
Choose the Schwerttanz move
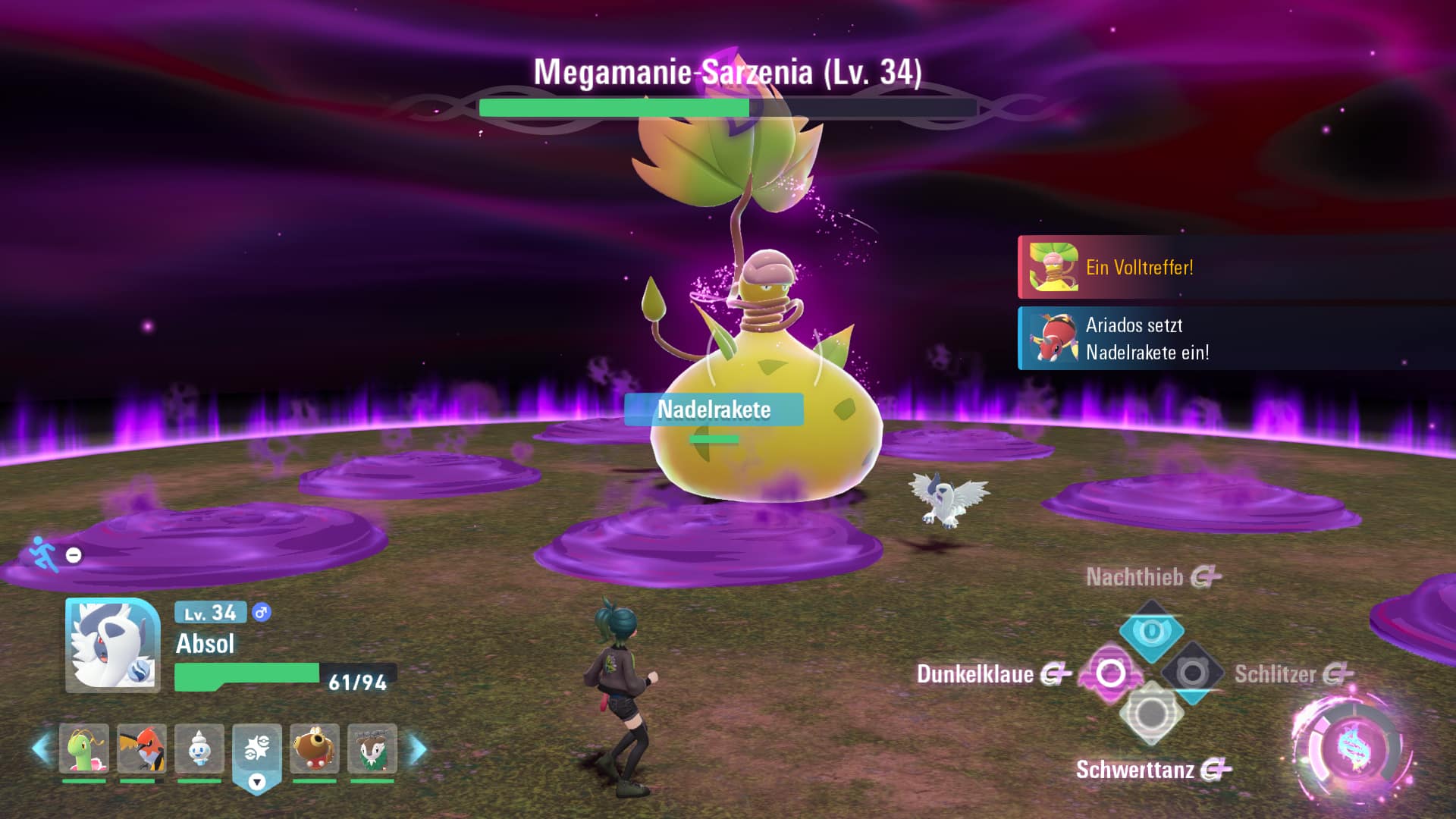click(x=1151, y=714)
